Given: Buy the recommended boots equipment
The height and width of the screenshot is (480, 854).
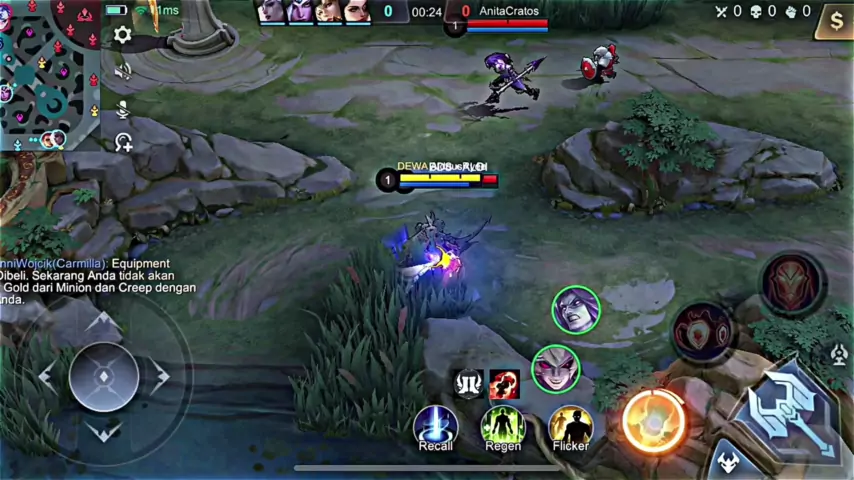Looking at the screenshot, I should click(468, 383).
